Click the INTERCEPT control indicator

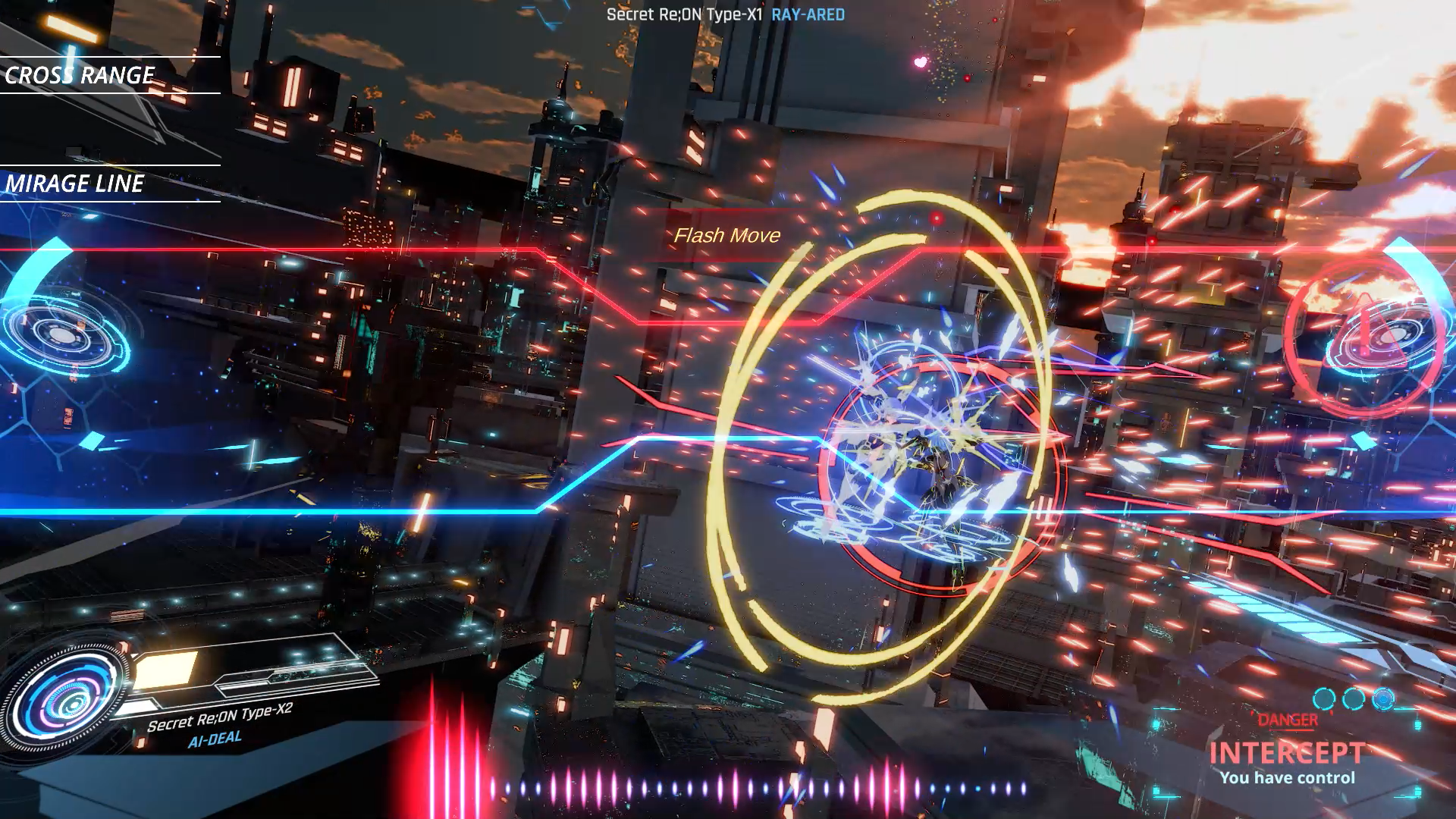click(1287, 754)
